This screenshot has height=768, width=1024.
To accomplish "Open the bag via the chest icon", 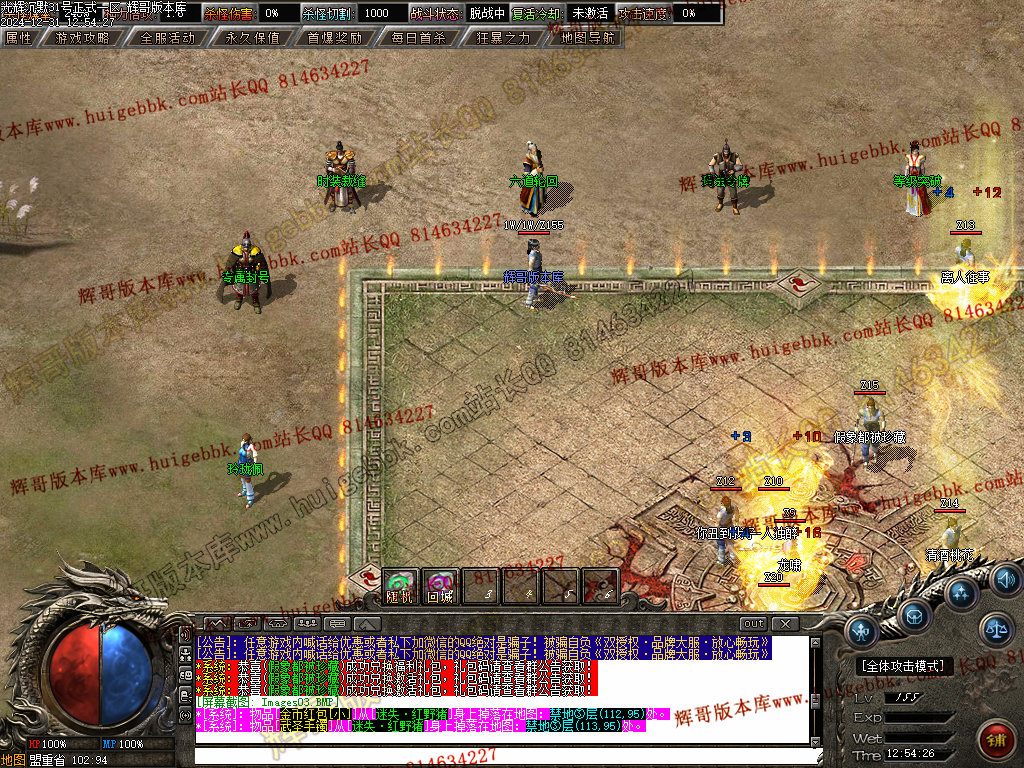I will pos(915,615).
